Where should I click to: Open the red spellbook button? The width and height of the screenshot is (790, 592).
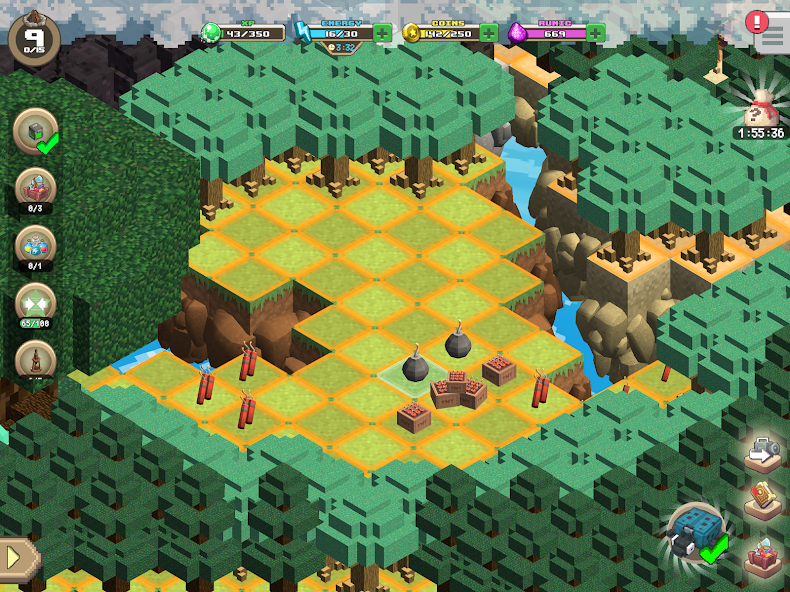point(764,501)
